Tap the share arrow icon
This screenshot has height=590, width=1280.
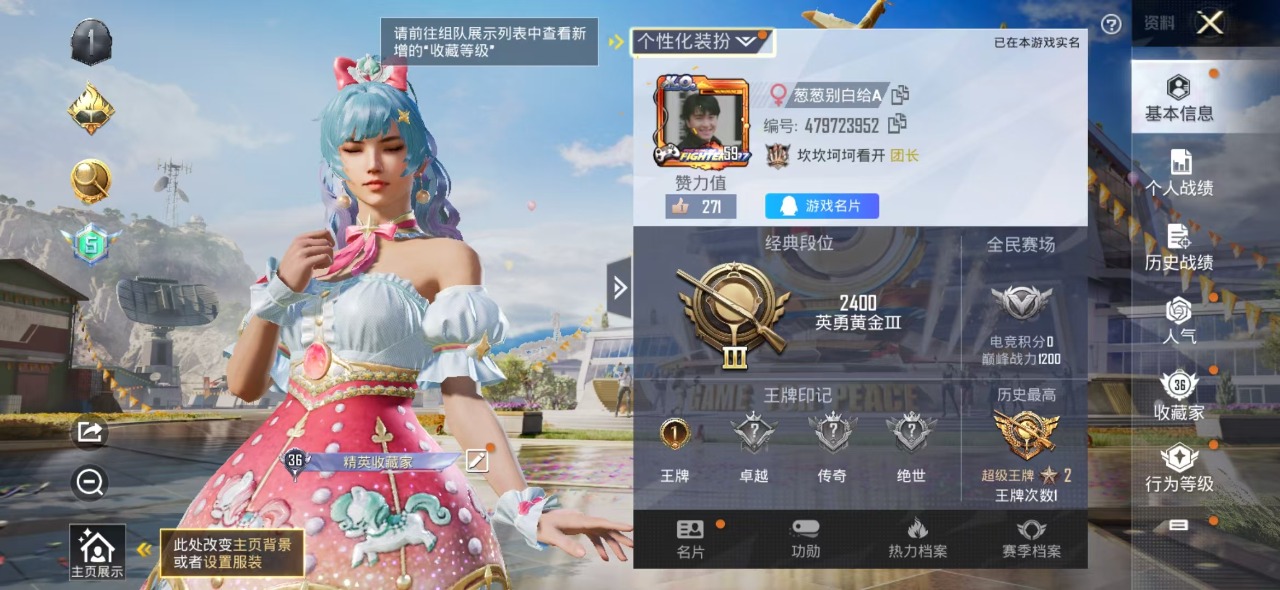90,432
